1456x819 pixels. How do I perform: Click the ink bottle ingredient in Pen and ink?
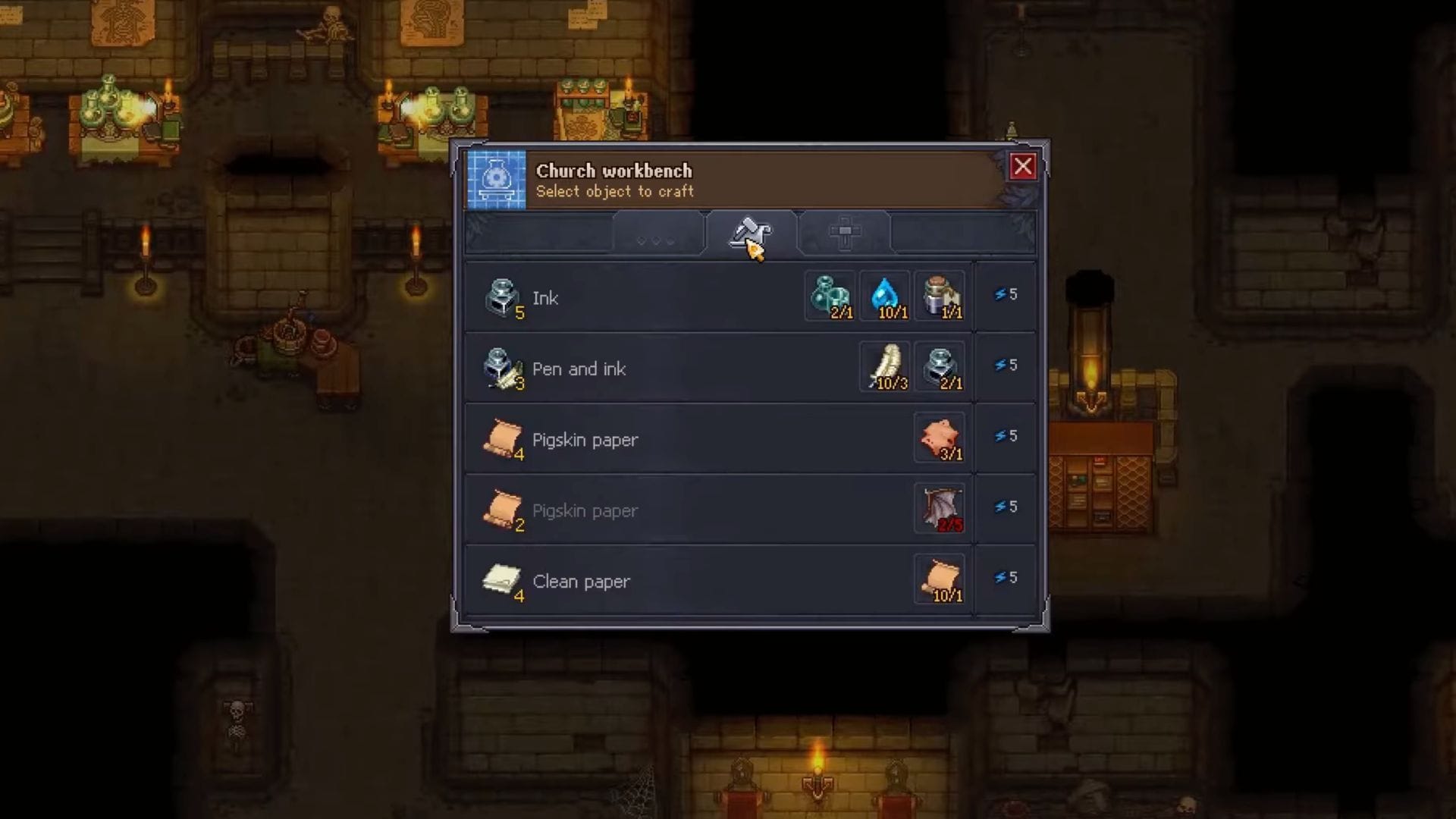tap(940, 367)
